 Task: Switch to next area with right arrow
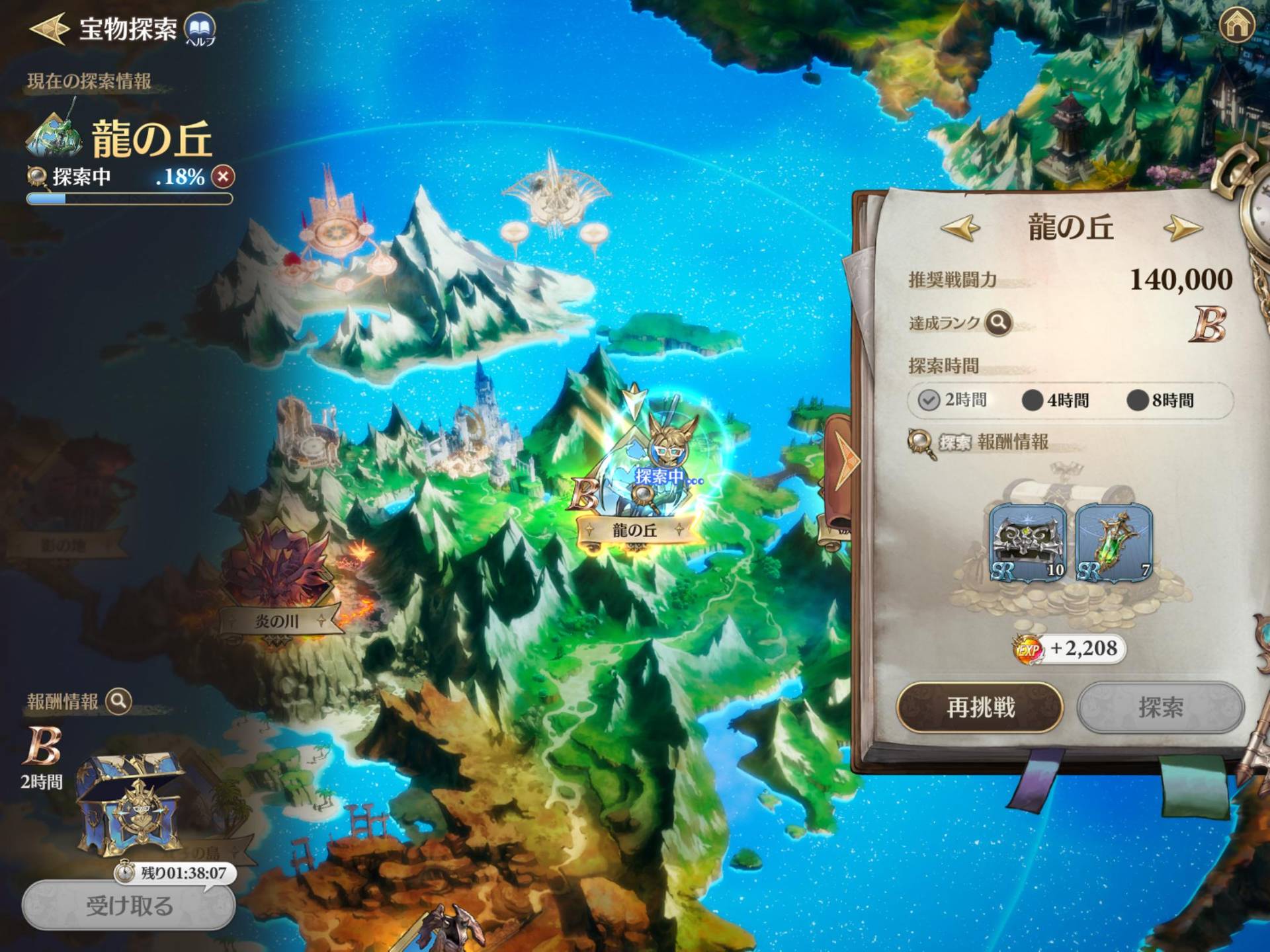(1182, 228)
